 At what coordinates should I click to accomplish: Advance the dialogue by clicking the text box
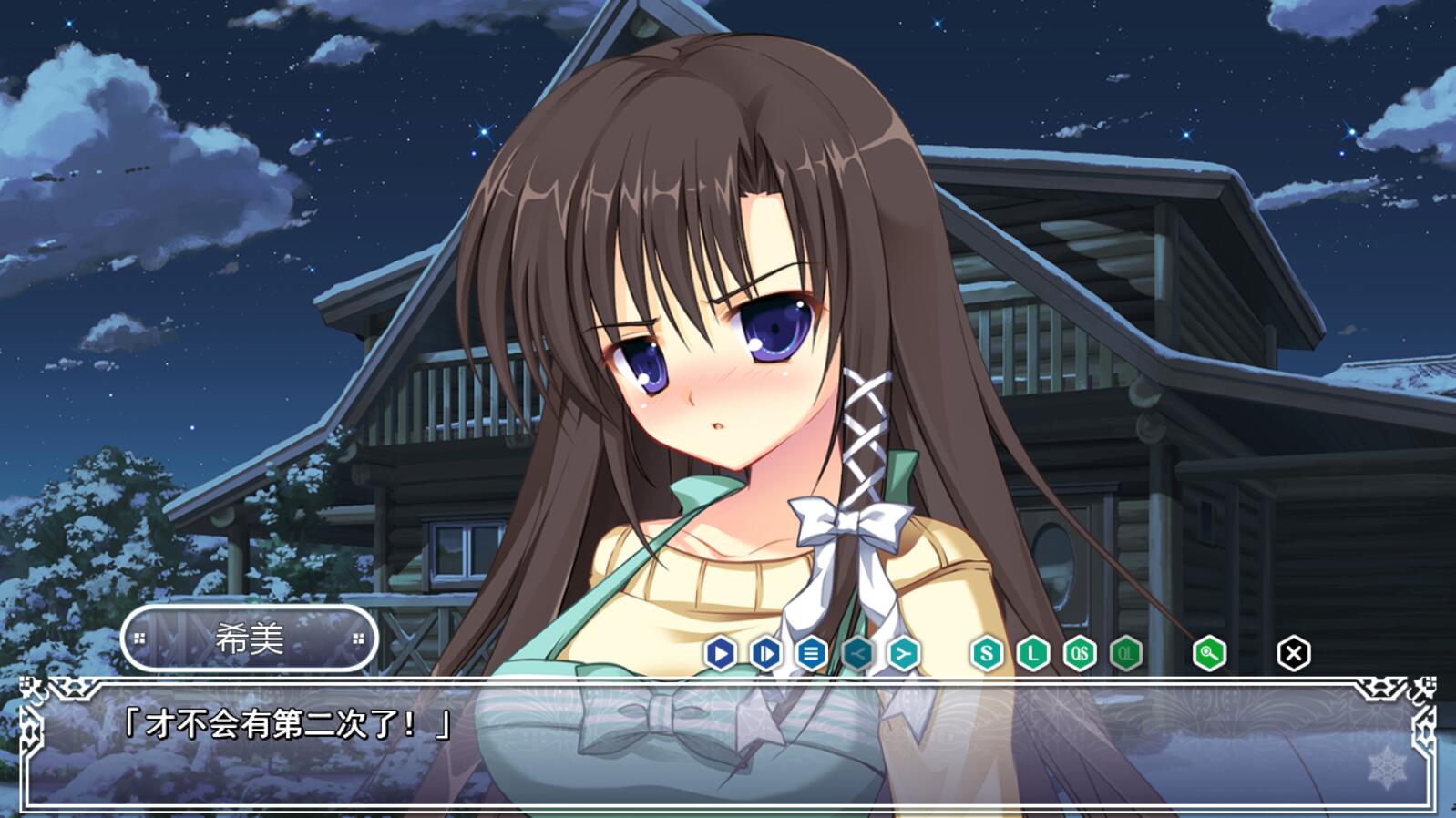[729, 747]
